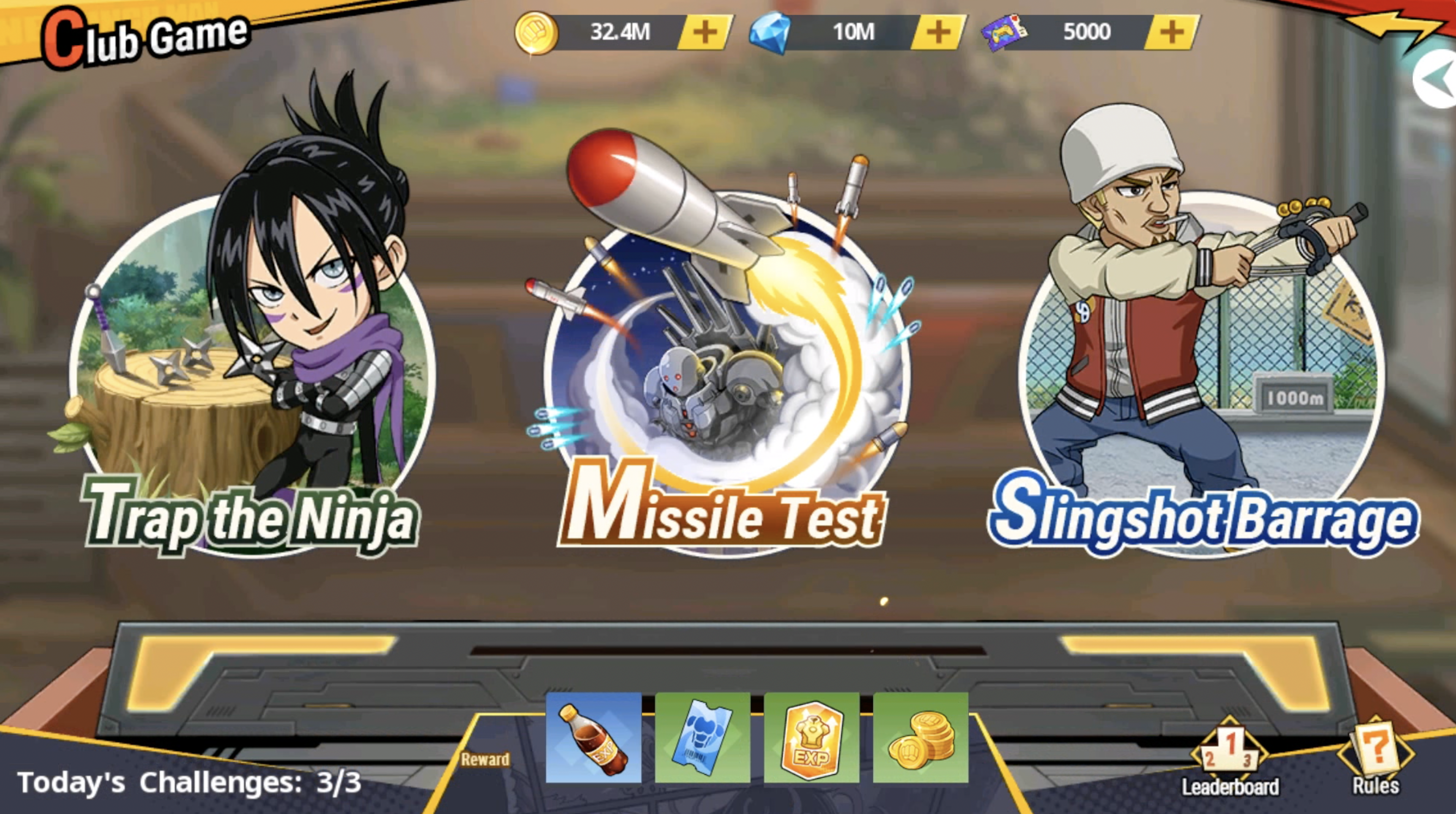
Task: Show the Rules
Action: [x=1375, y=757]
